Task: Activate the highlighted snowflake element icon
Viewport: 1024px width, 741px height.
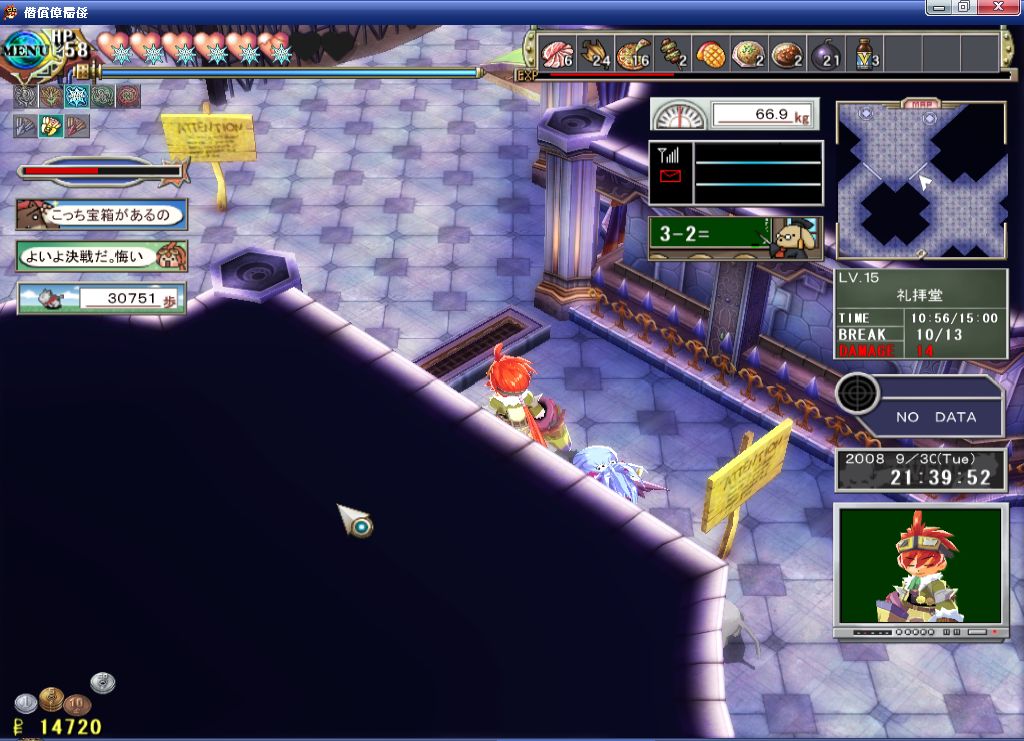Action: (77, 96)
